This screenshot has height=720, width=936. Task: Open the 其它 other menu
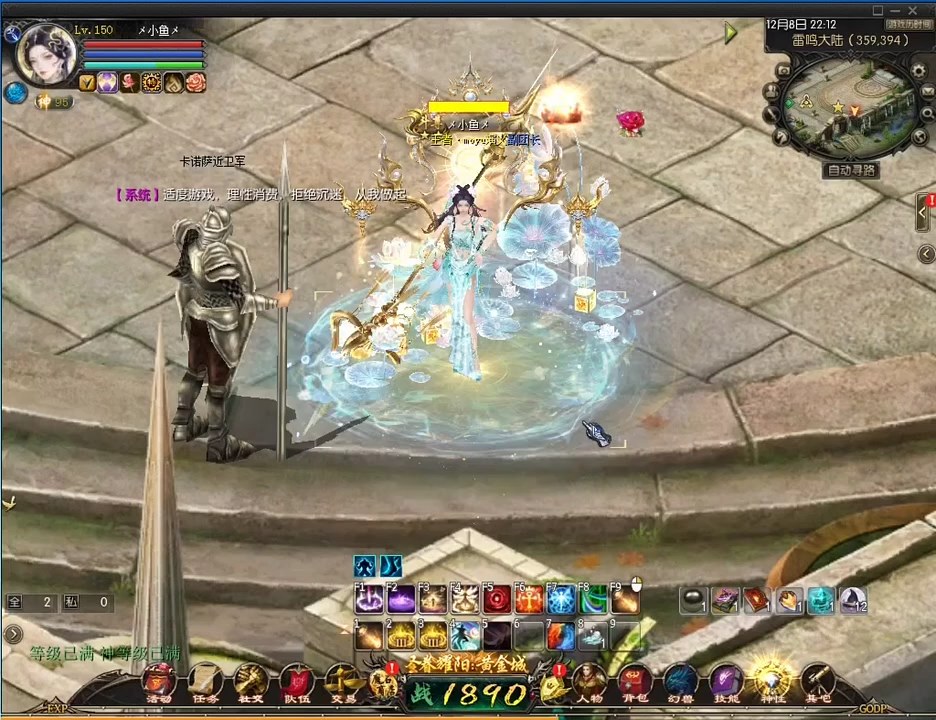click(x=818, y=682)
